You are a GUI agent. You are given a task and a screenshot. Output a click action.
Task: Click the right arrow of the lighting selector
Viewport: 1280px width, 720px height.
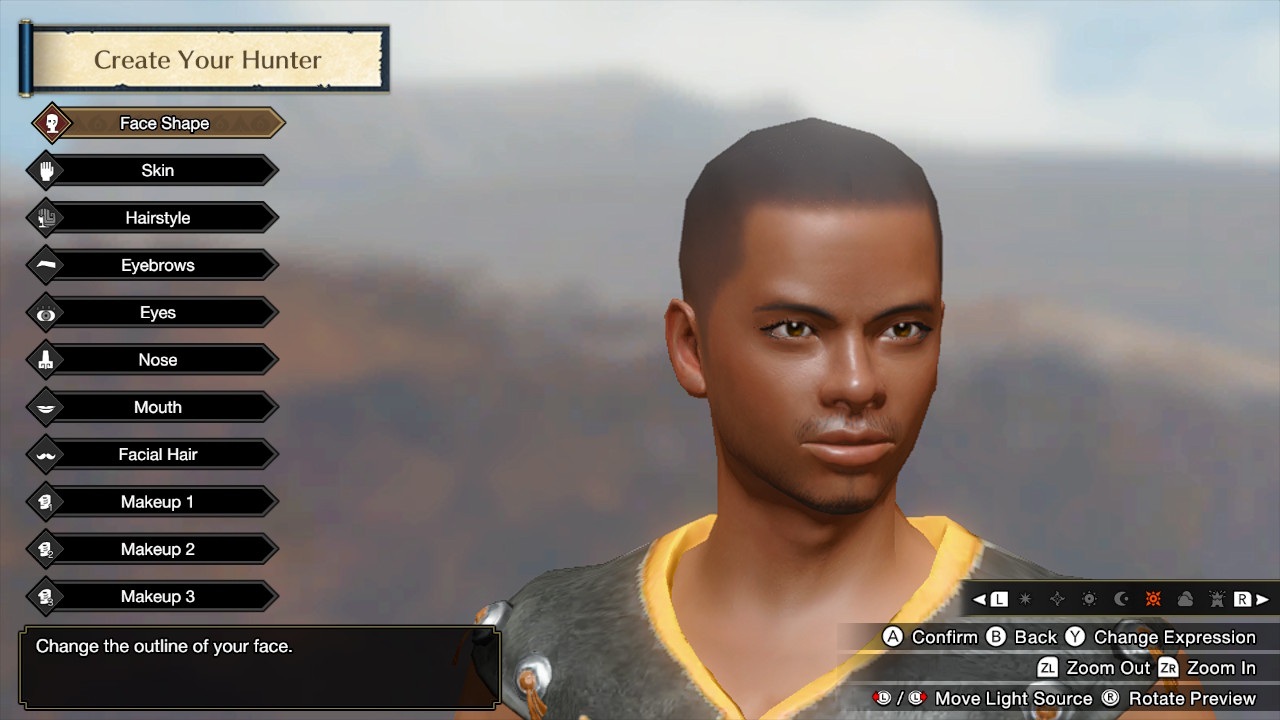(1262, 599)
